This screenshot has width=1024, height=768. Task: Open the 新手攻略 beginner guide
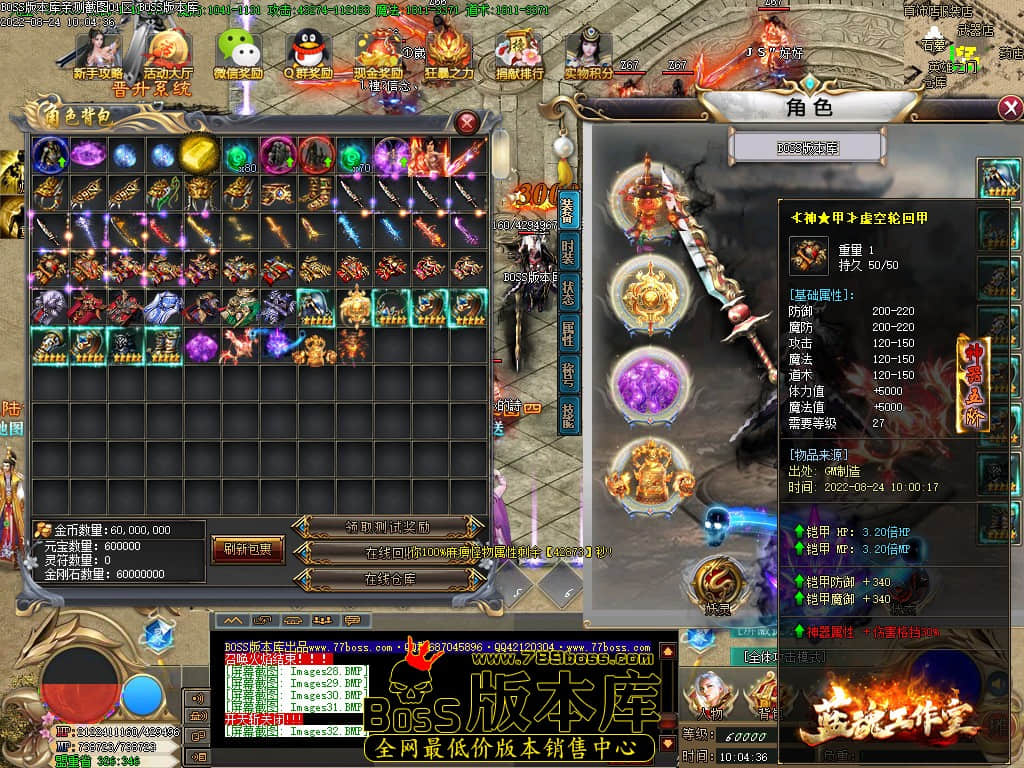click(x=98, y=54)
